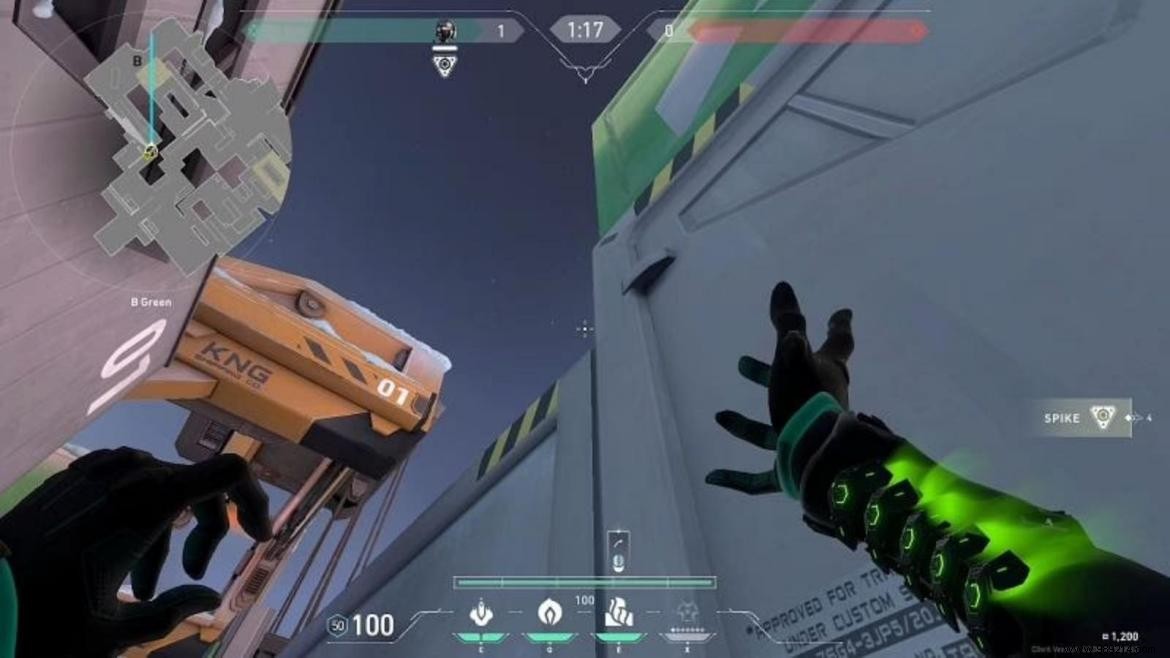Click the mouse-throw indicator above the fuel bar
The height and width of the screenshot is (658, 1170).
click(x=618, y=551)
